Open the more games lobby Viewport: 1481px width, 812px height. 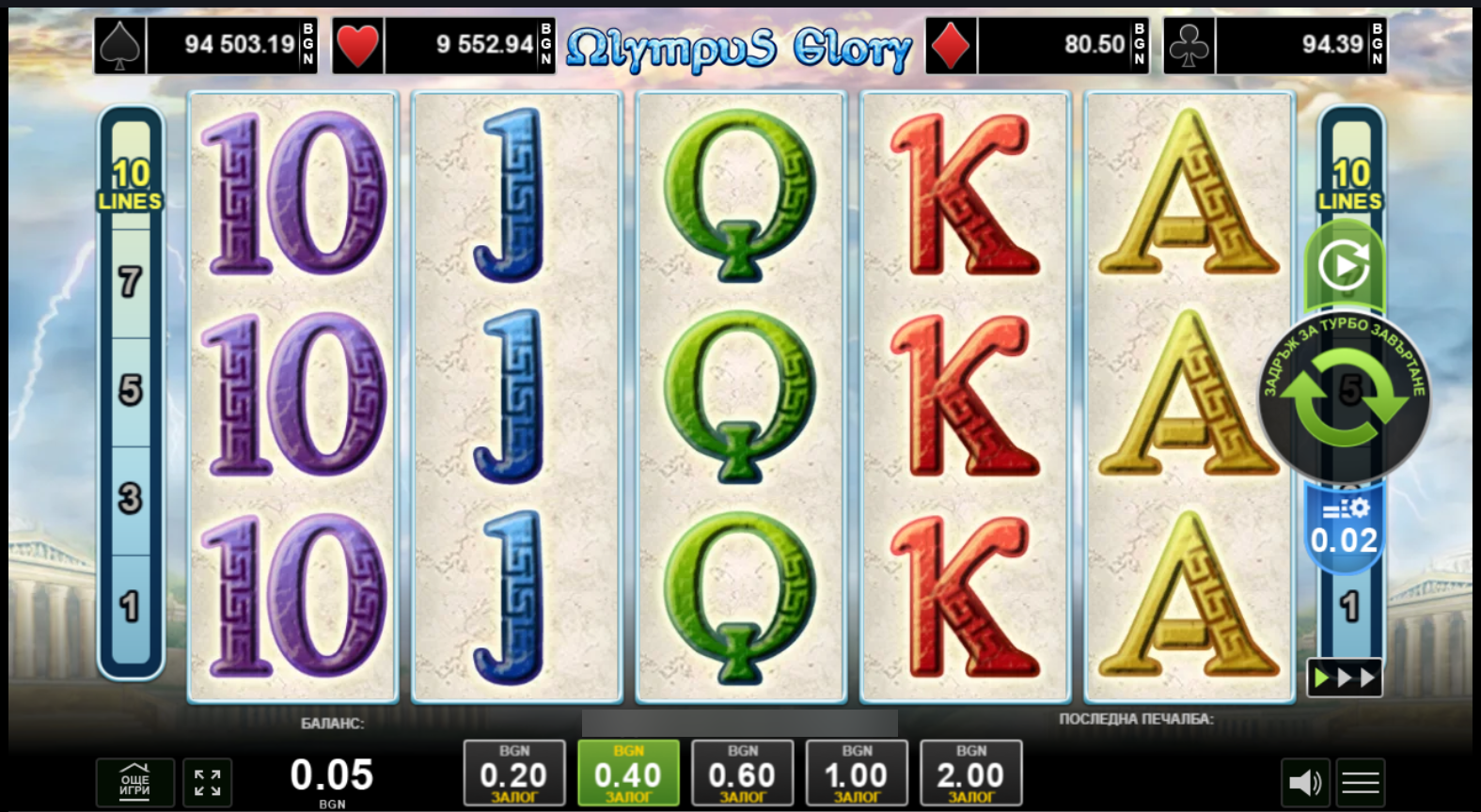134,782
